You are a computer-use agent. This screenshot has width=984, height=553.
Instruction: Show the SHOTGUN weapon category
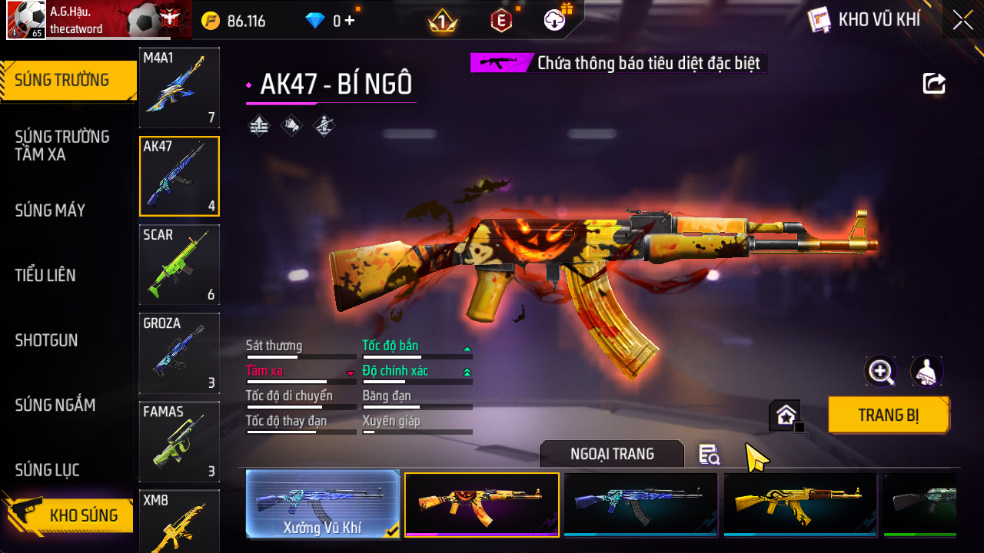(x=46, y=340)
